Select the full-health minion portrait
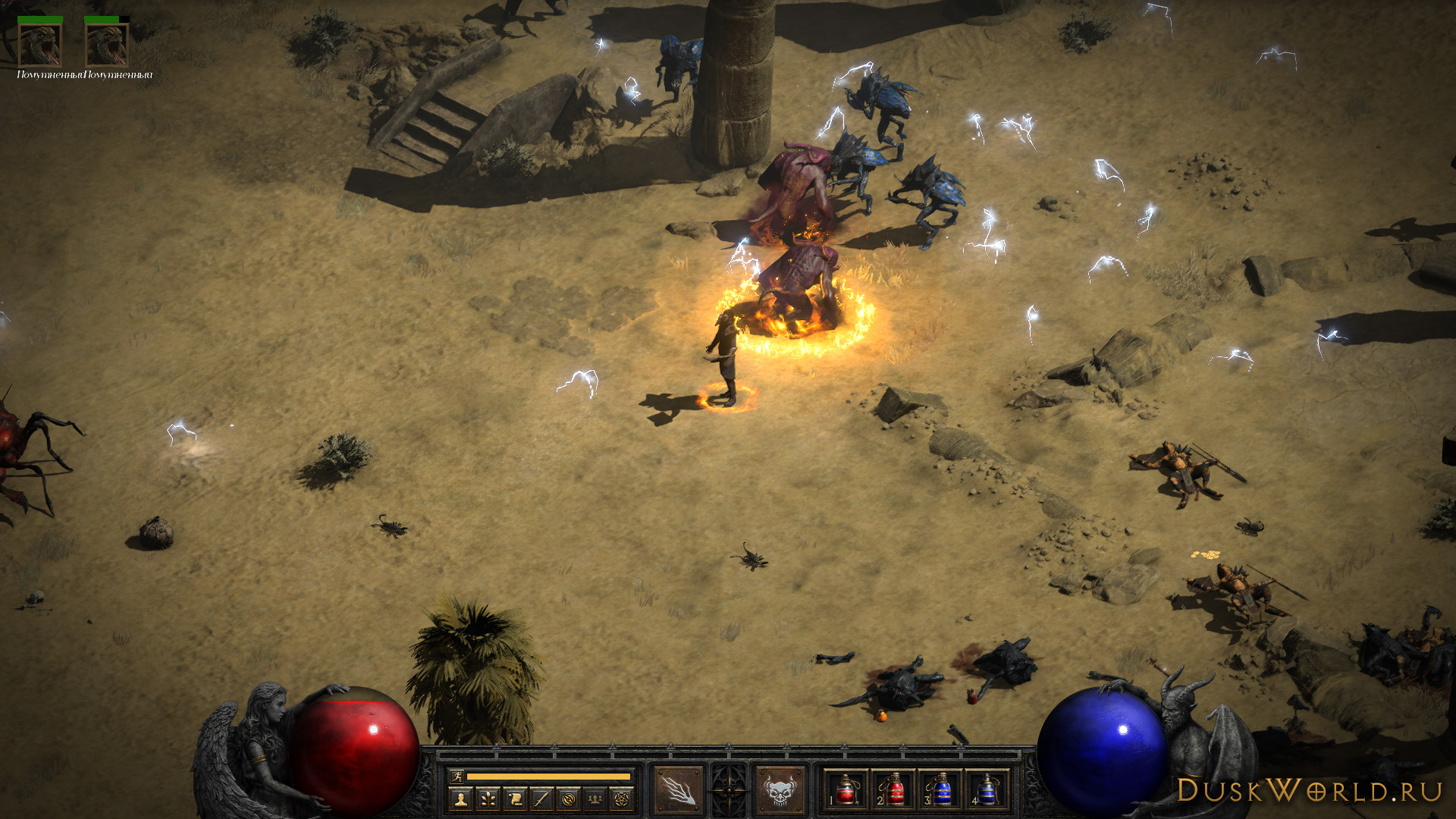1456x819 pixels. (x=40, y=45)
